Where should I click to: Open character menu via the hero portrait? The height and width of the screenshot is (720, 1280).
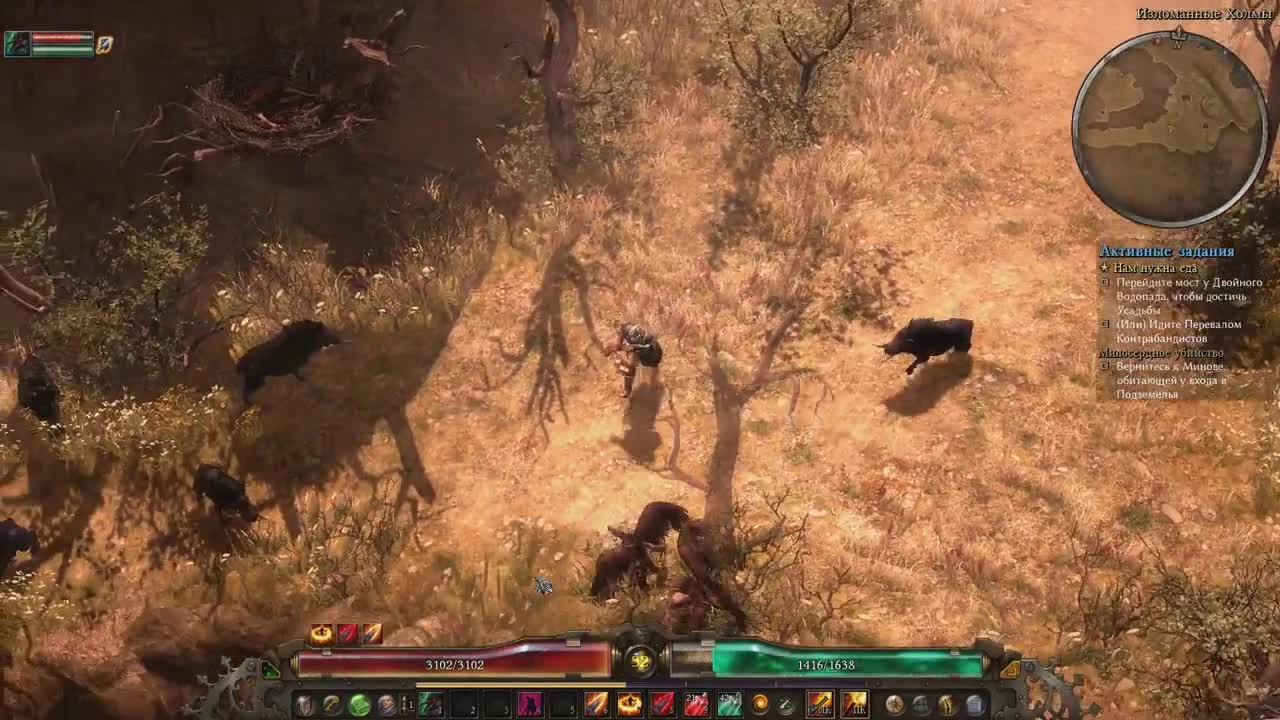click(384, 704)
